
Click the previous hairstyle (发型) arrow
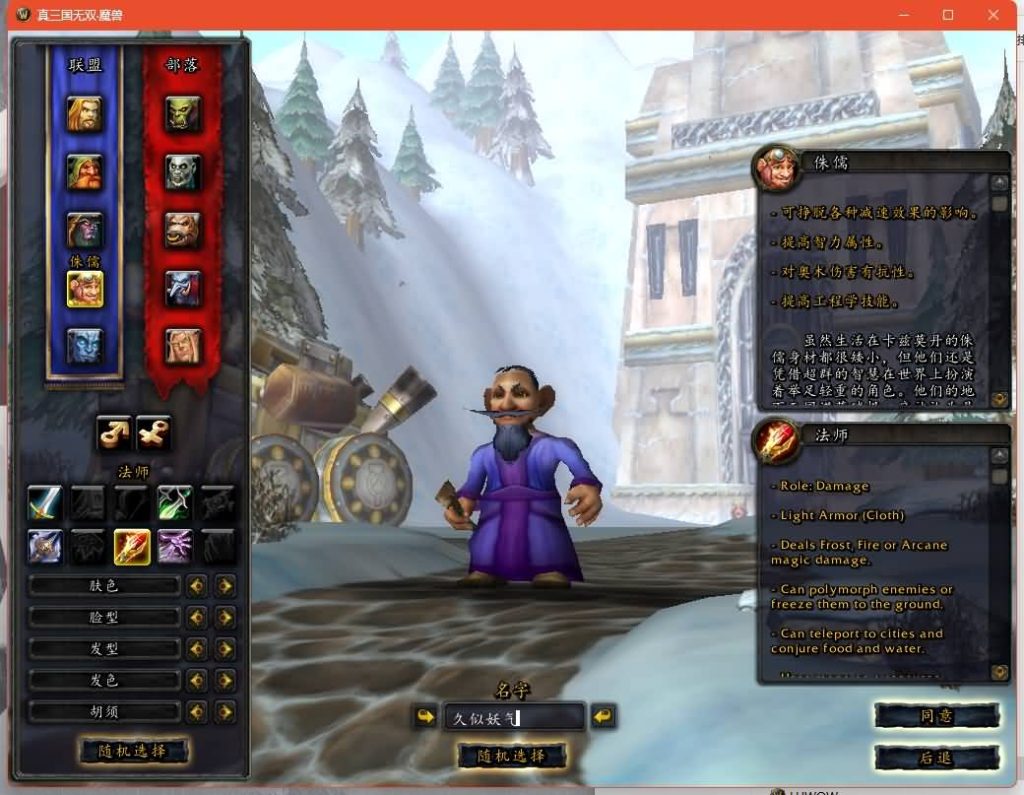pos(197,649)
